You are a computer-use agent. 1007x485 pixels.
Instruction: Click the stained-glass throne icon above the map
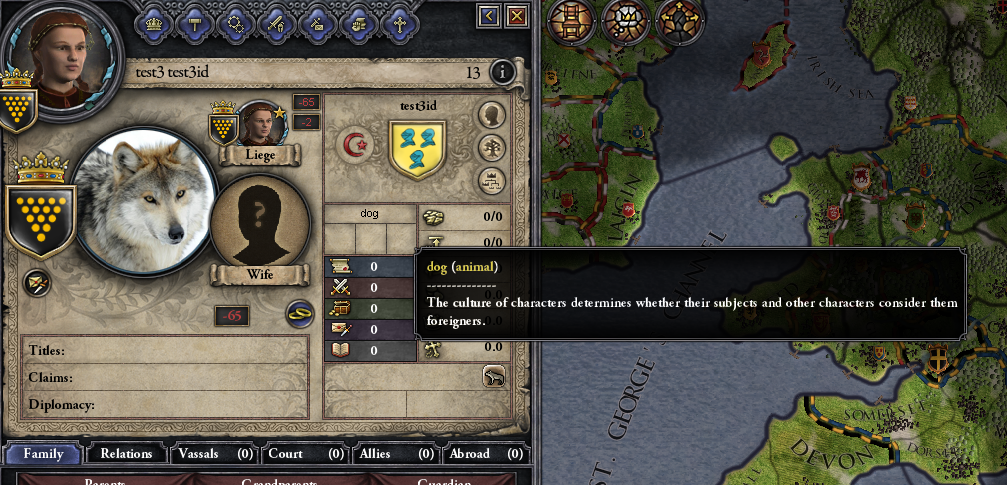[573, 21]
